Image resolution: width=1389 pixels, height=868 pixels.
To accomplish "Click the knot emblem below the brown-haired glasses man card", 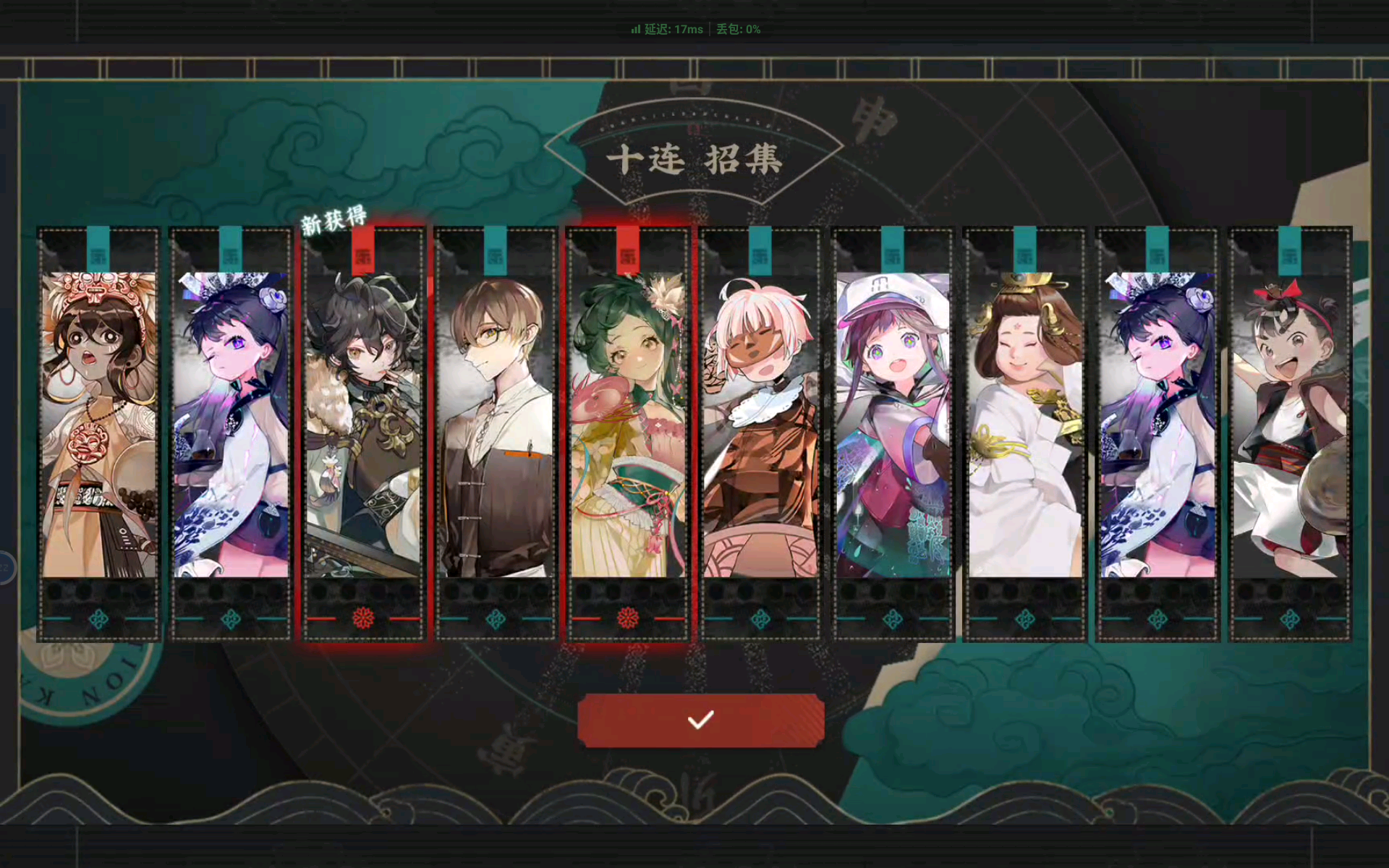I will click(x=496, y=618).
